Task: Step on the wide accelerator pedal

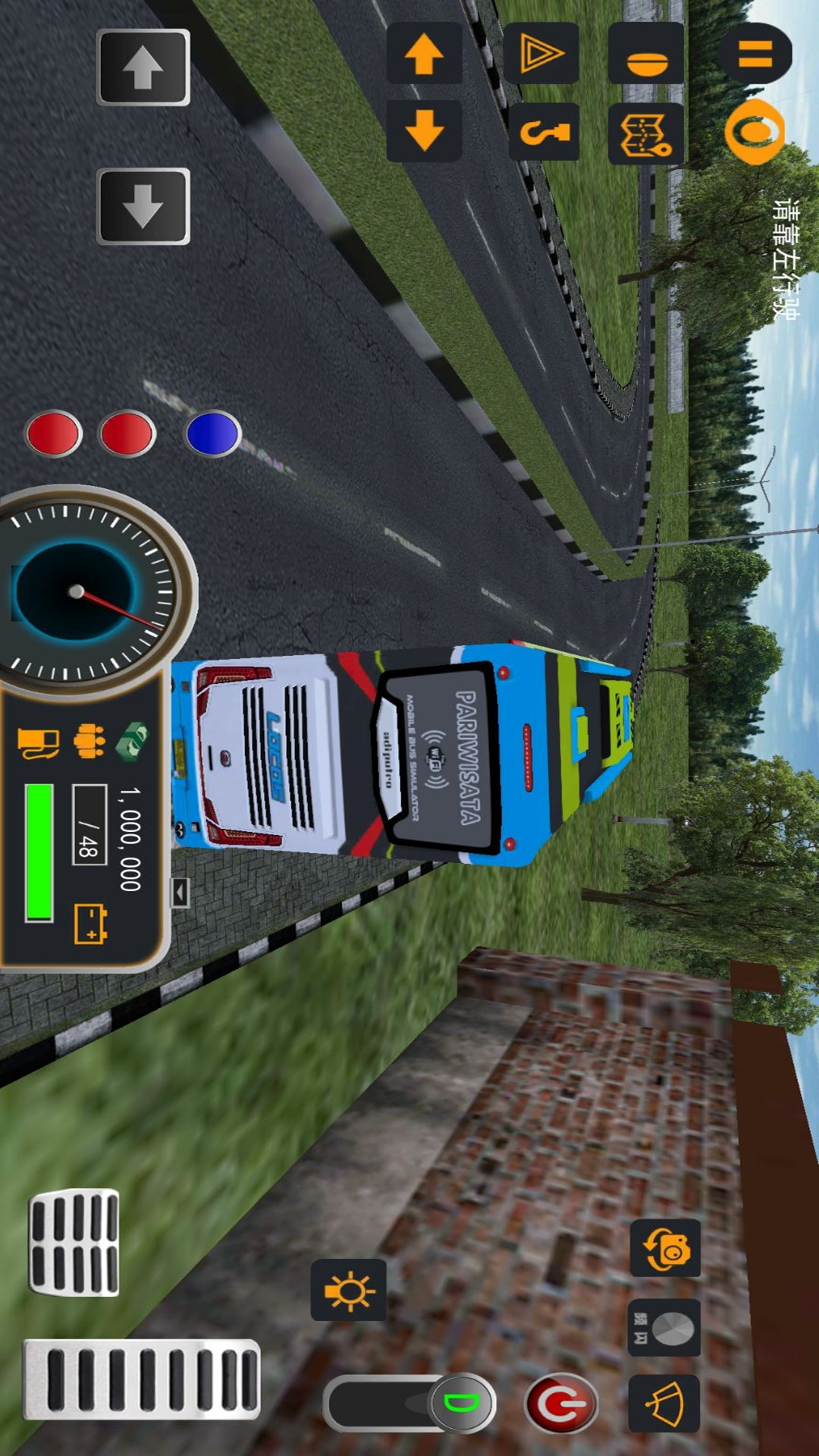Action: tap(142, 1379)
